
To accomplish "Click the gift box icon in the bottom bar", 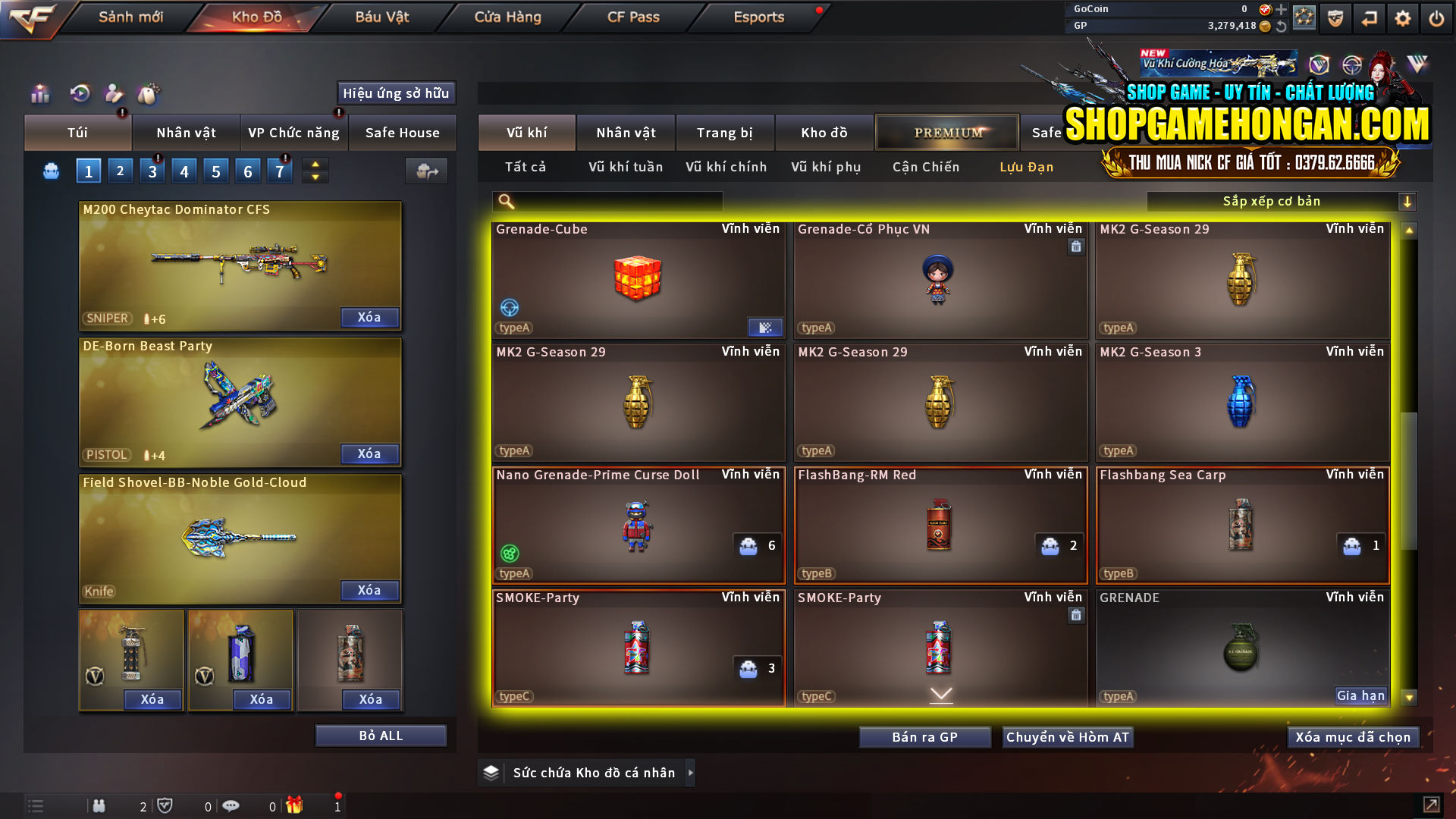I will click(296, 805).
